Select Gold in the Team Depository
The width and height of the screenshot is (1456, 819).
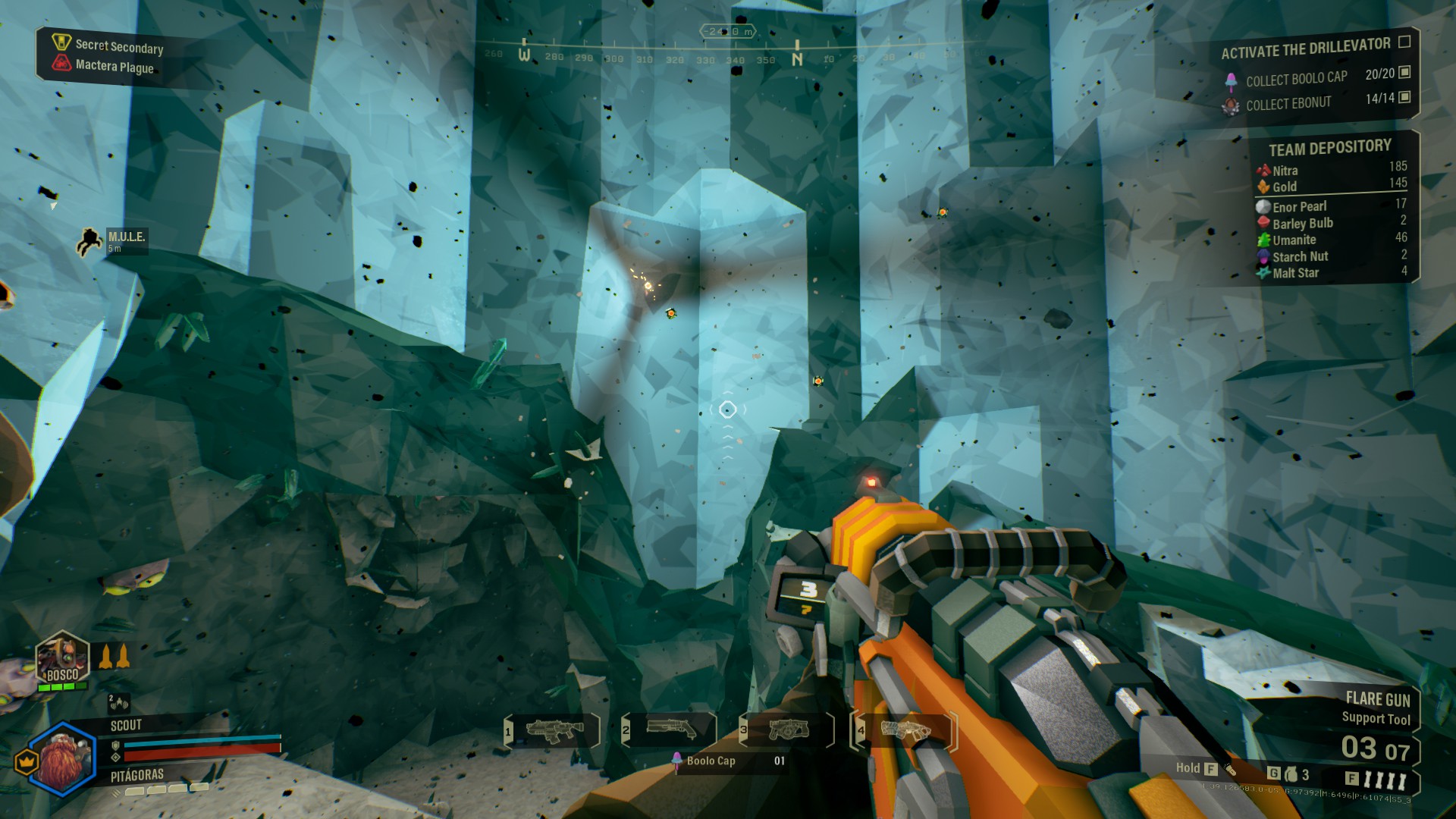[x=1284, y=187]
